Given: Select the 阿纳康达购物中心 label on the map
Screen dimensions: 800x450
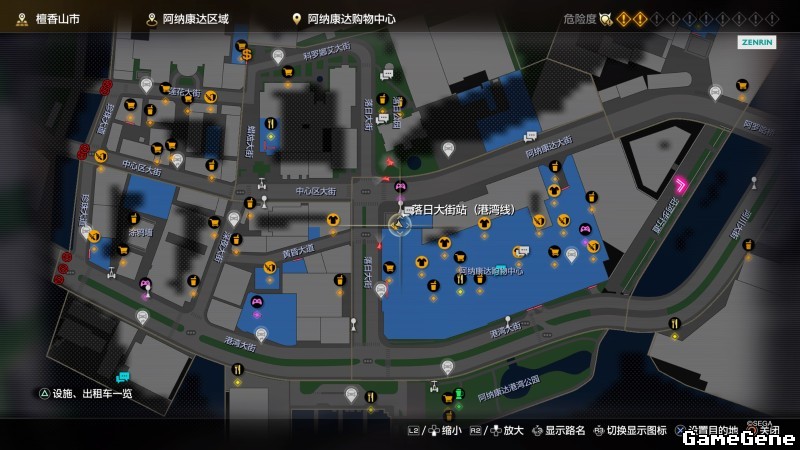Looking at the screenshot, I should pyautogui.click(x=490, y=271).
